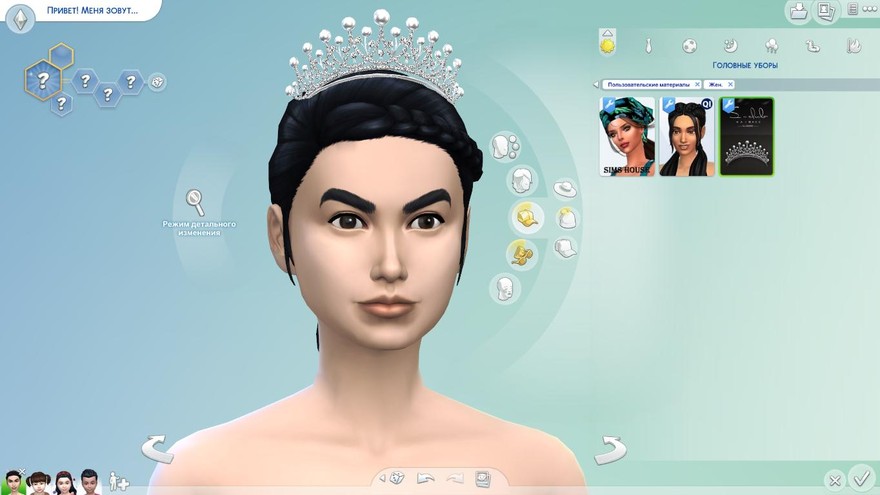The width and height of the screenshot is (880, 495).
Task: Switch to the sleepwear moon outfit category
Action: (730, 45)
